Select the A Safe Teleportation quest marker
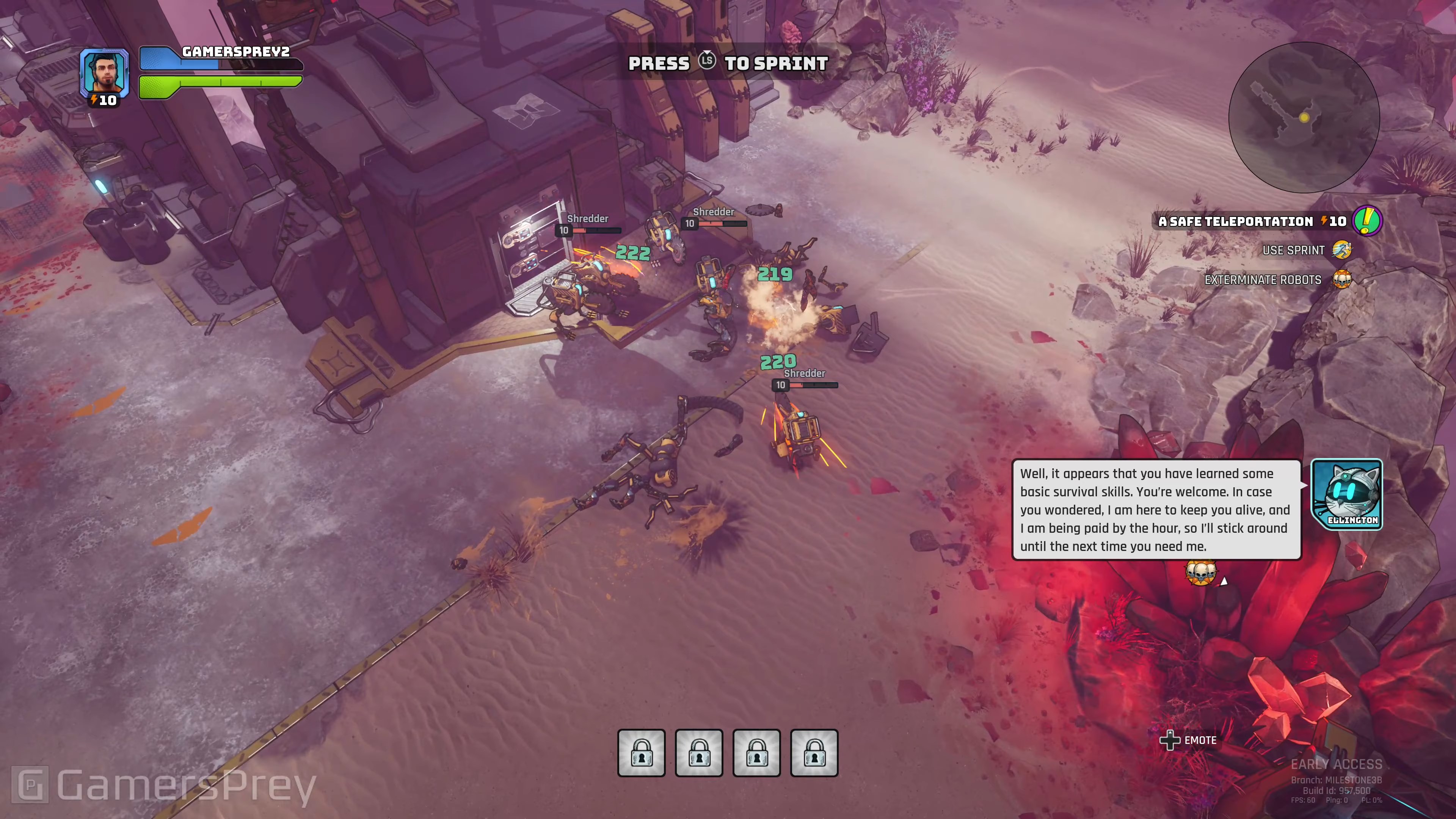 point(1367,220)
